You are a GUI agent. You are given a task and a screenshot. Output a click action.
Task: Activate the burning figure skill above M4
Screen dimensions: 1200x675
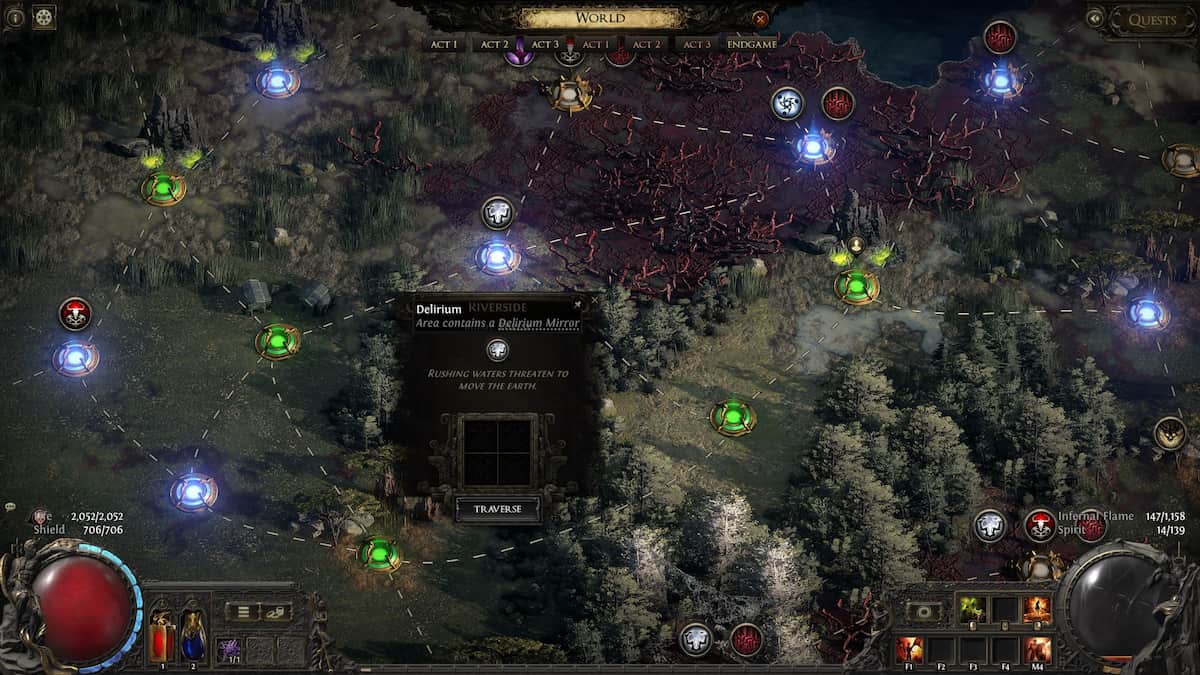pos(1038,609)
